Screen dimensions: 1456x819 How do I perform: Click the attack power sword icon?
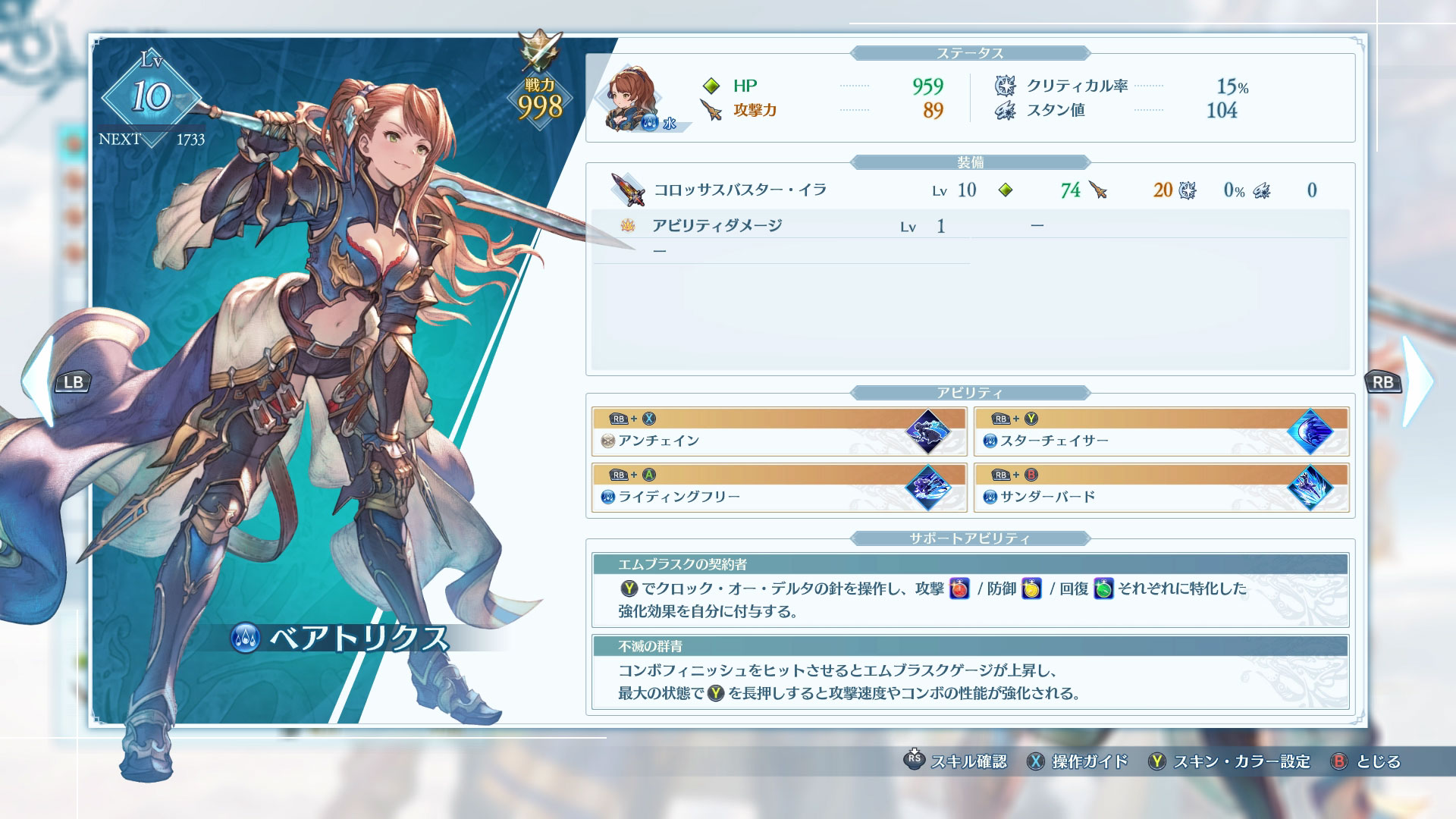pos(711,109)
